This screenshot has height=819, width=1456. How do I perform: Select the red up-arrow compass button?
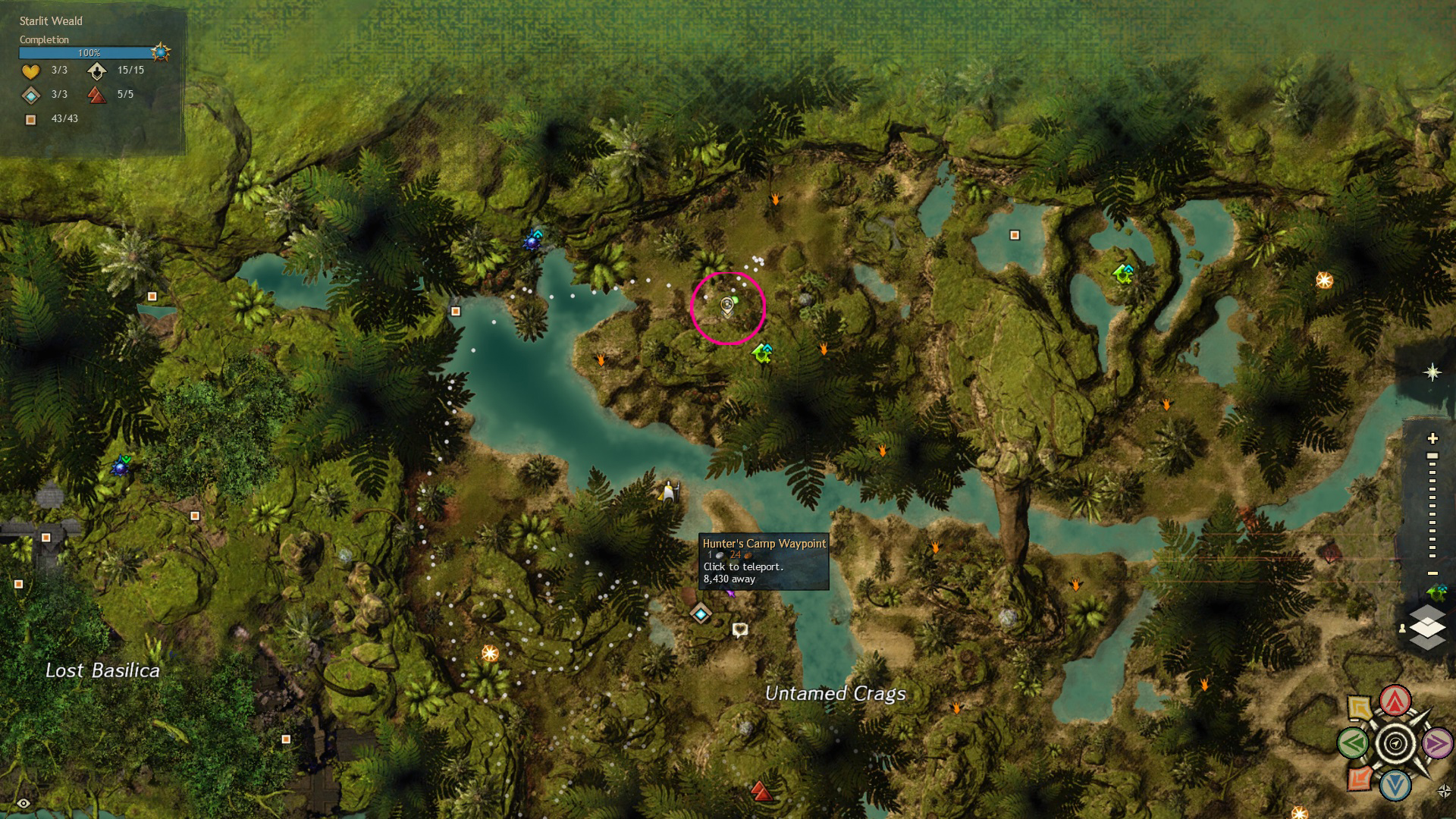(1395, 701)
